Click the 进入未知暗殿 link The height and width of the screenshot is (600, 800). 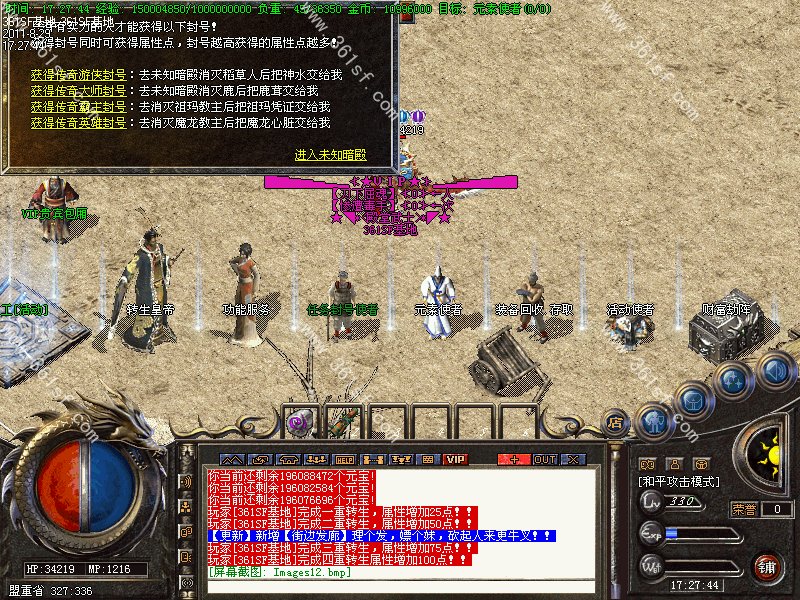pyautogui.click(x=330, y=155)
